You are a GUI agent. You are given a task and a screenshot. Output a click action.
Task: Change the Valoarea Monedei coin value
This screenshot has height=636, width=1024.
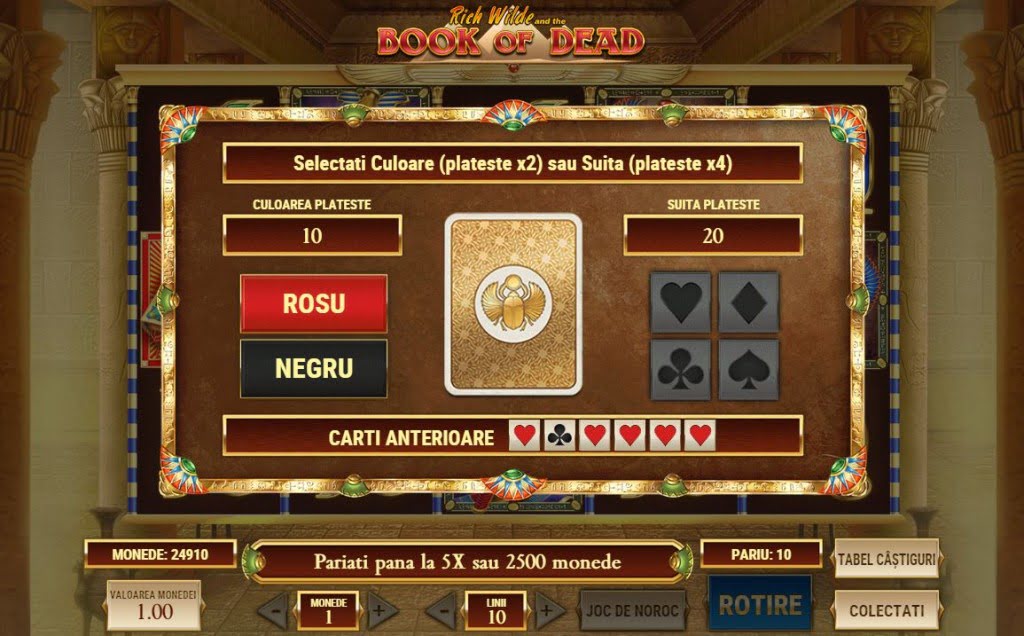pos(154,606)
